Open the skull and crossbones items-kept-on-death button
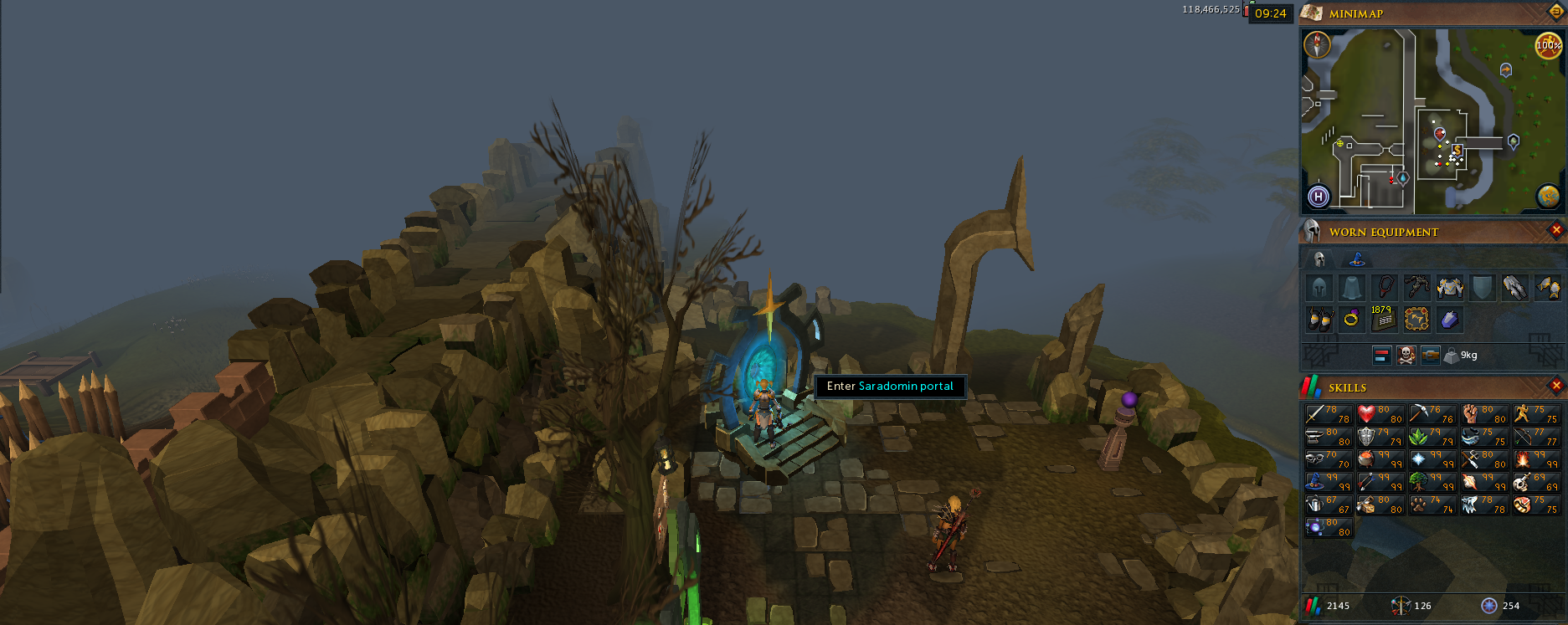The height and width of the screenshot is (625, 1568). [1406, 356]
